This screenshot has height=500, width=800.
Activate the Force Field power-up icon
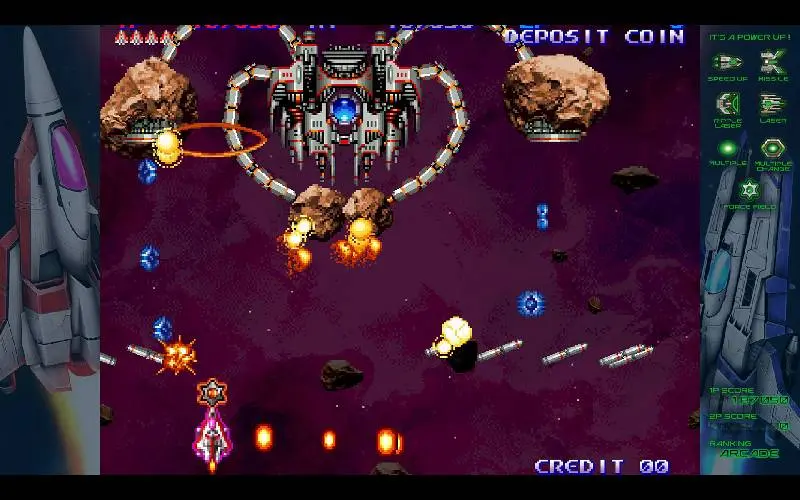pos(749,188)
